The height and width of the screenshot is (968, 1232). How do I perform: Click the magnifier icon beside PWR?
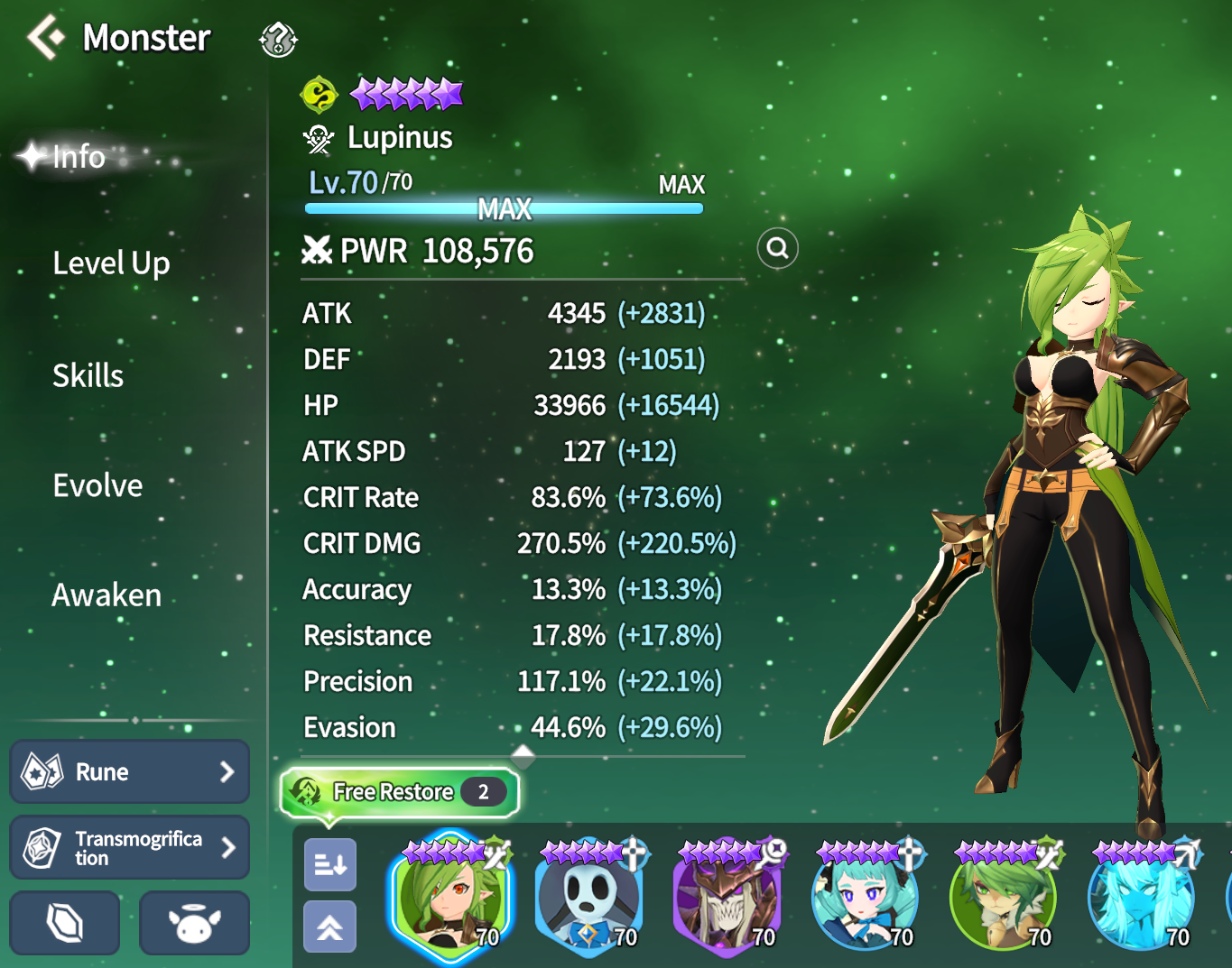tap(778, 248)
